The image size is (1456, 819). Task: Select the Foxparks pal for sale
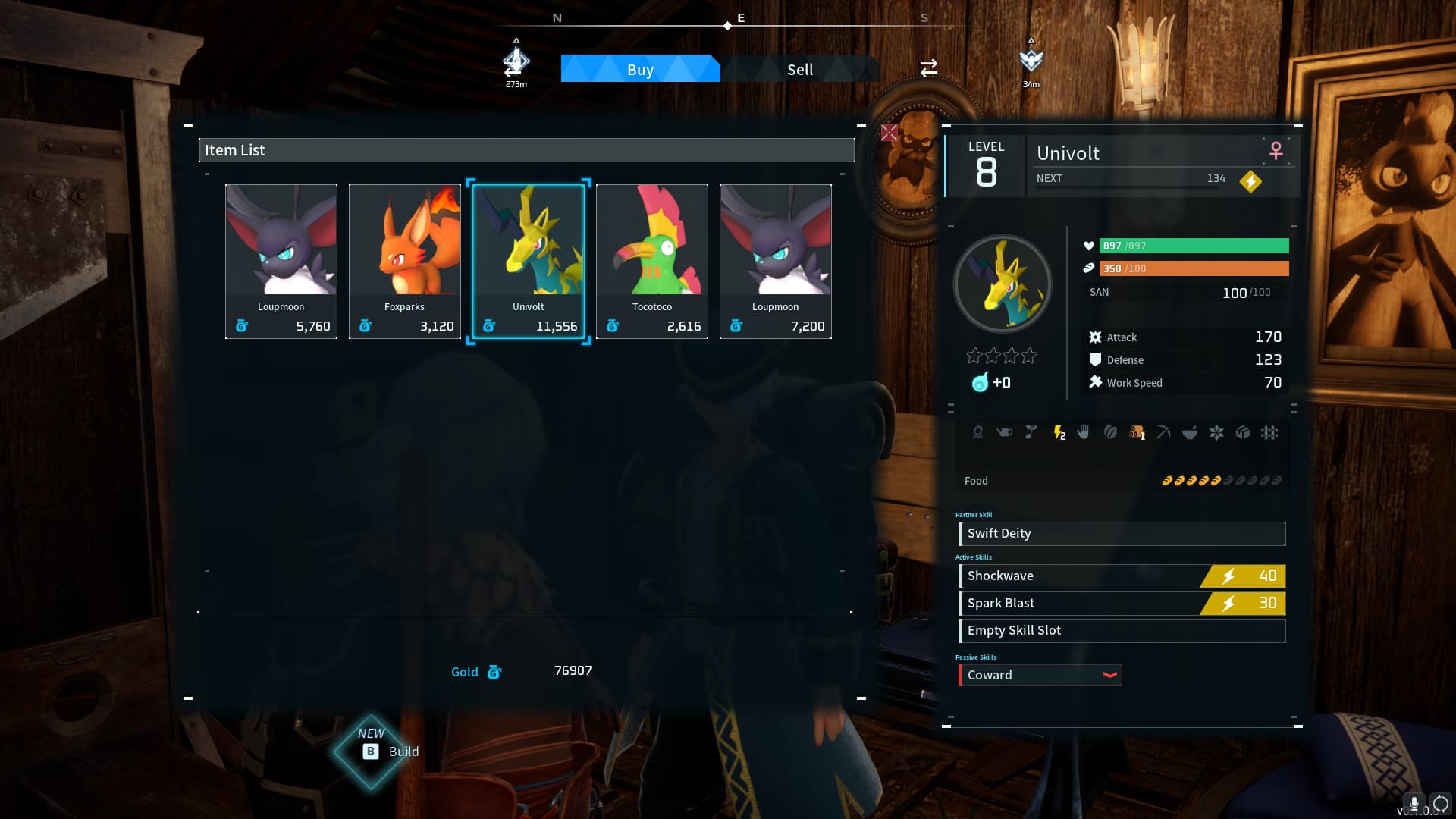(x=404, y=261)
